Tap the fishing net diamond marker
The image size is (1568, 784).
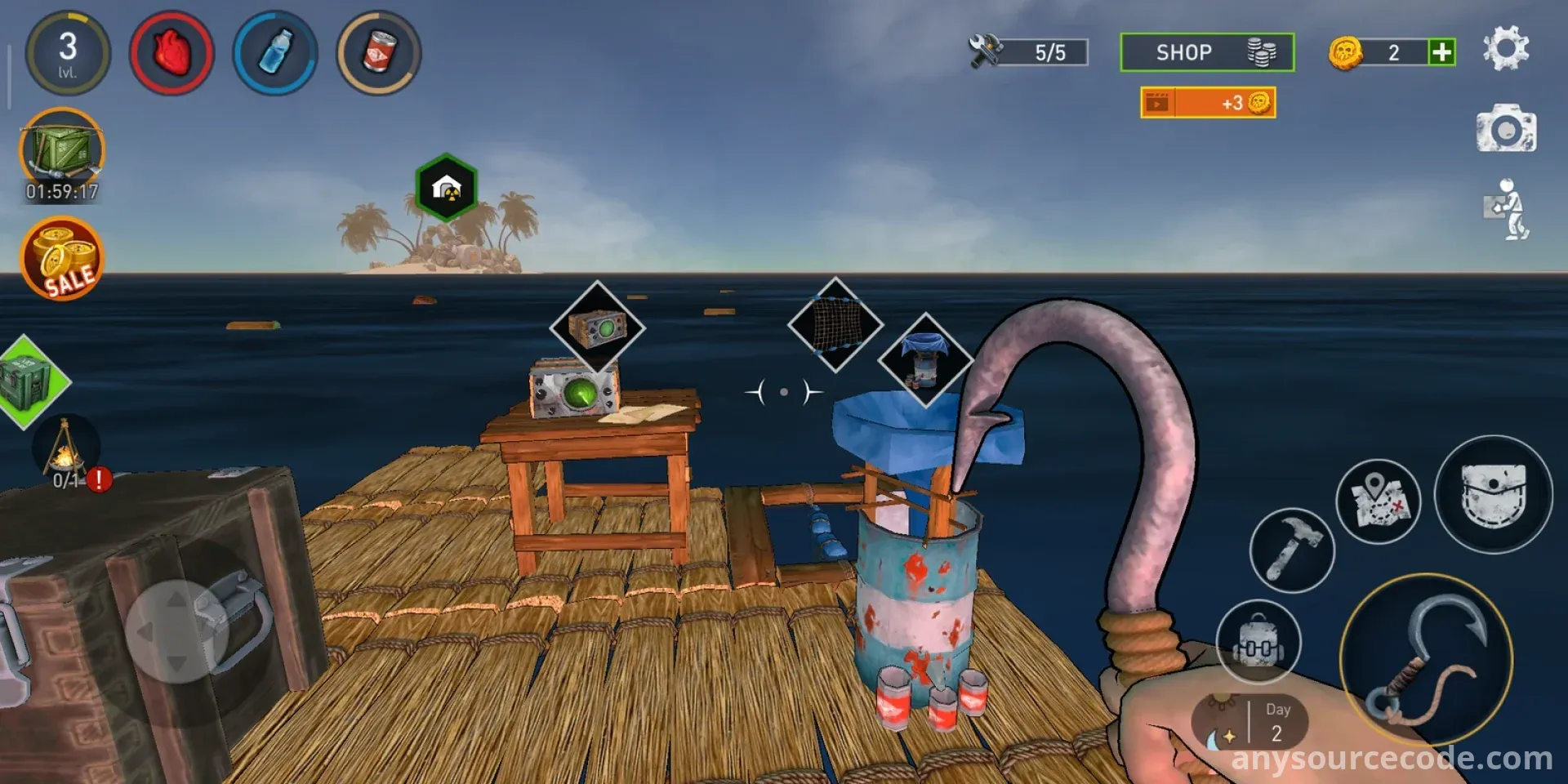point(835,324)
